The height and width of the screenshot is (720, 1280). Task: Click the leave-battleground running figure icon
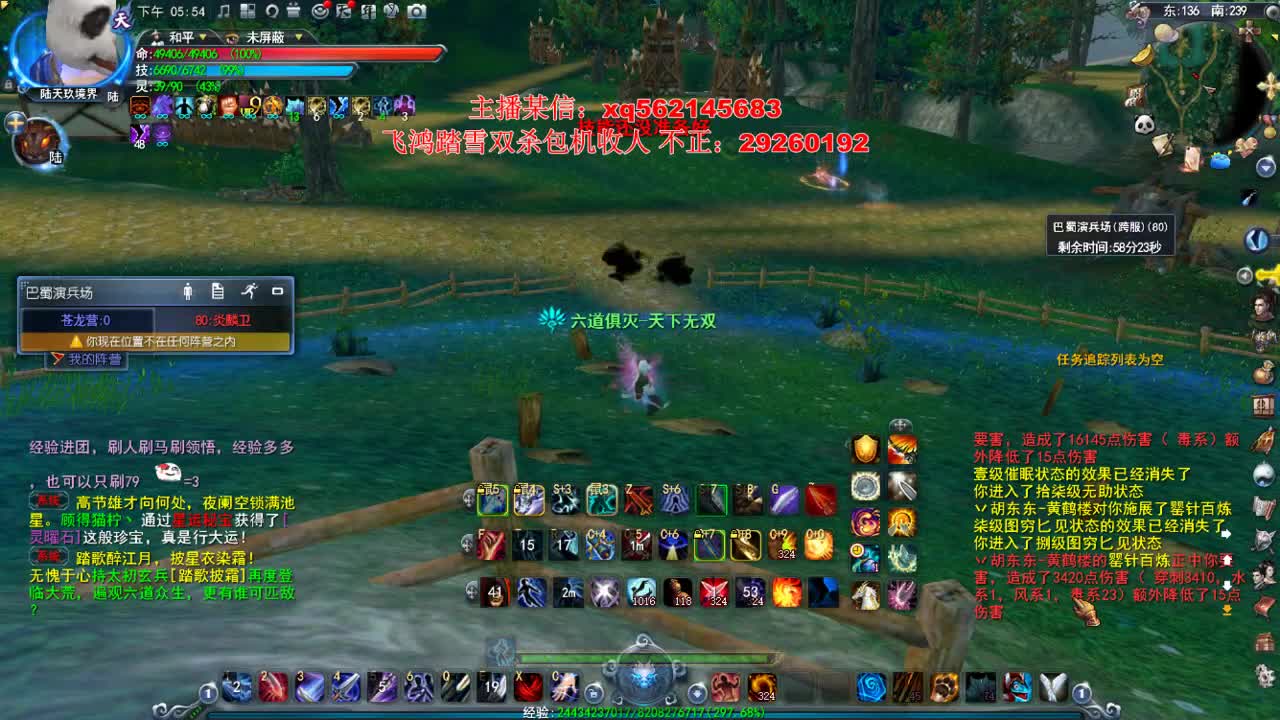[x=251, y=292]
